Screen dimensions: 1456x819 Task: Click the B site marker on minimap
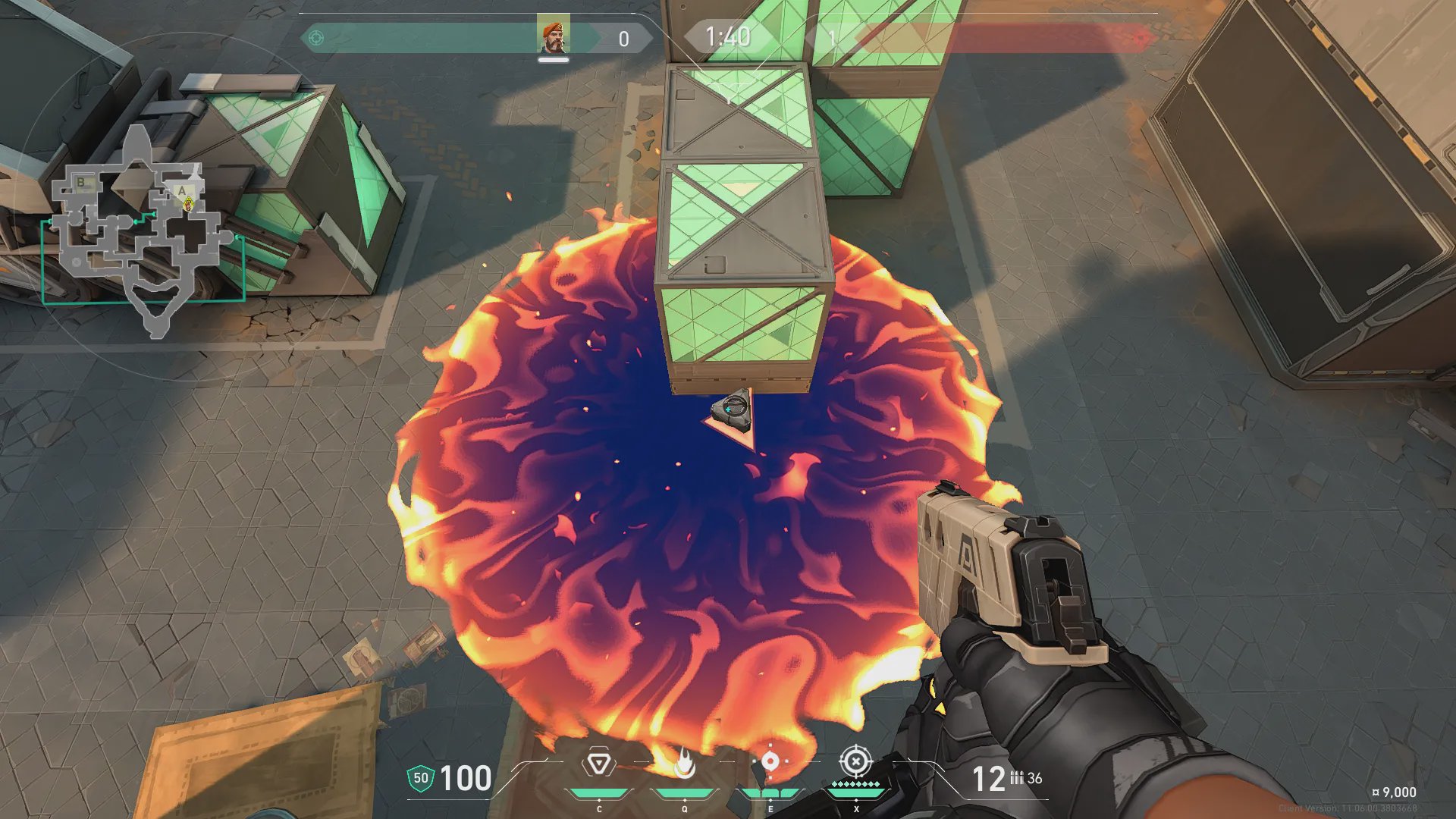point(81,183)
